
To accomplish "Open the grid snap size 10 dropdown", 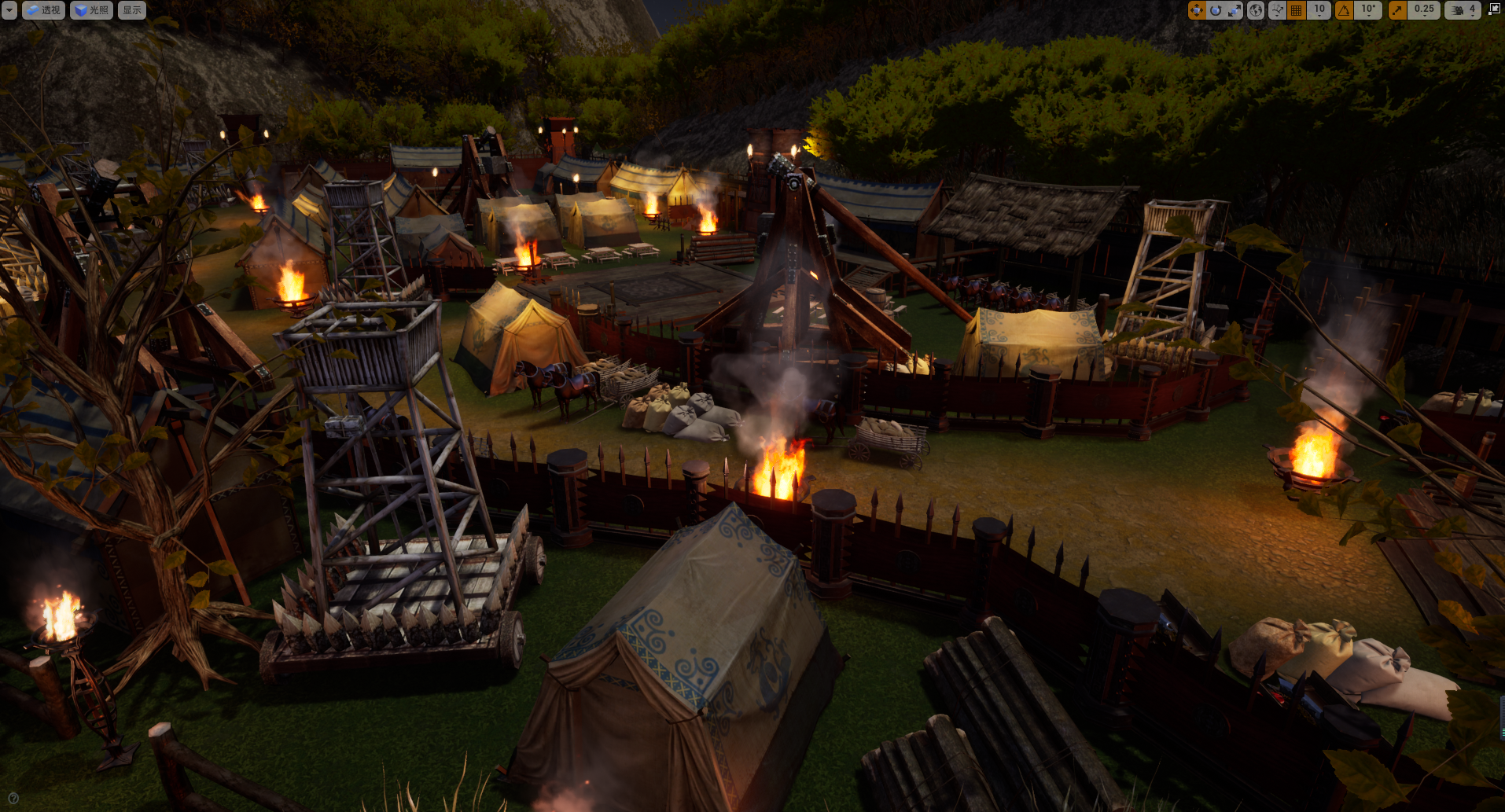I will click(x=1319, y=10).
